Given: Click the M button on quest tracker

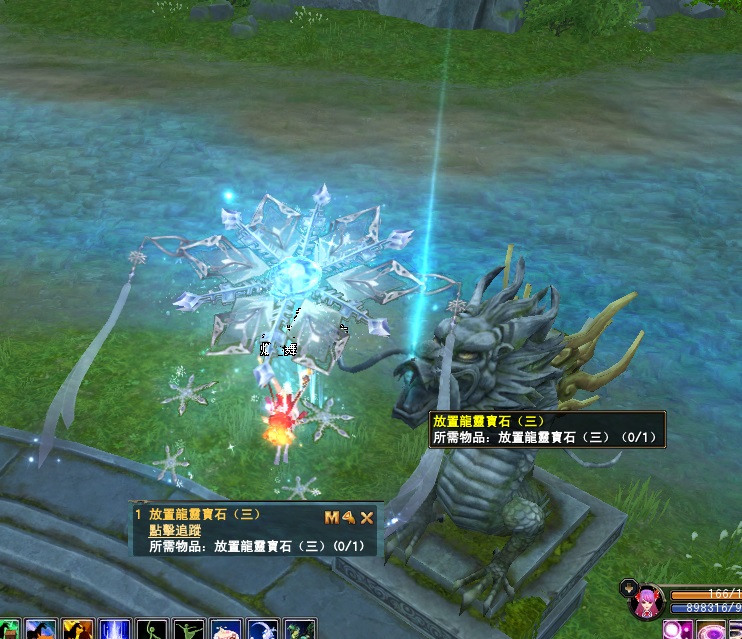Looking at the screenshot, I should [332, 517].
